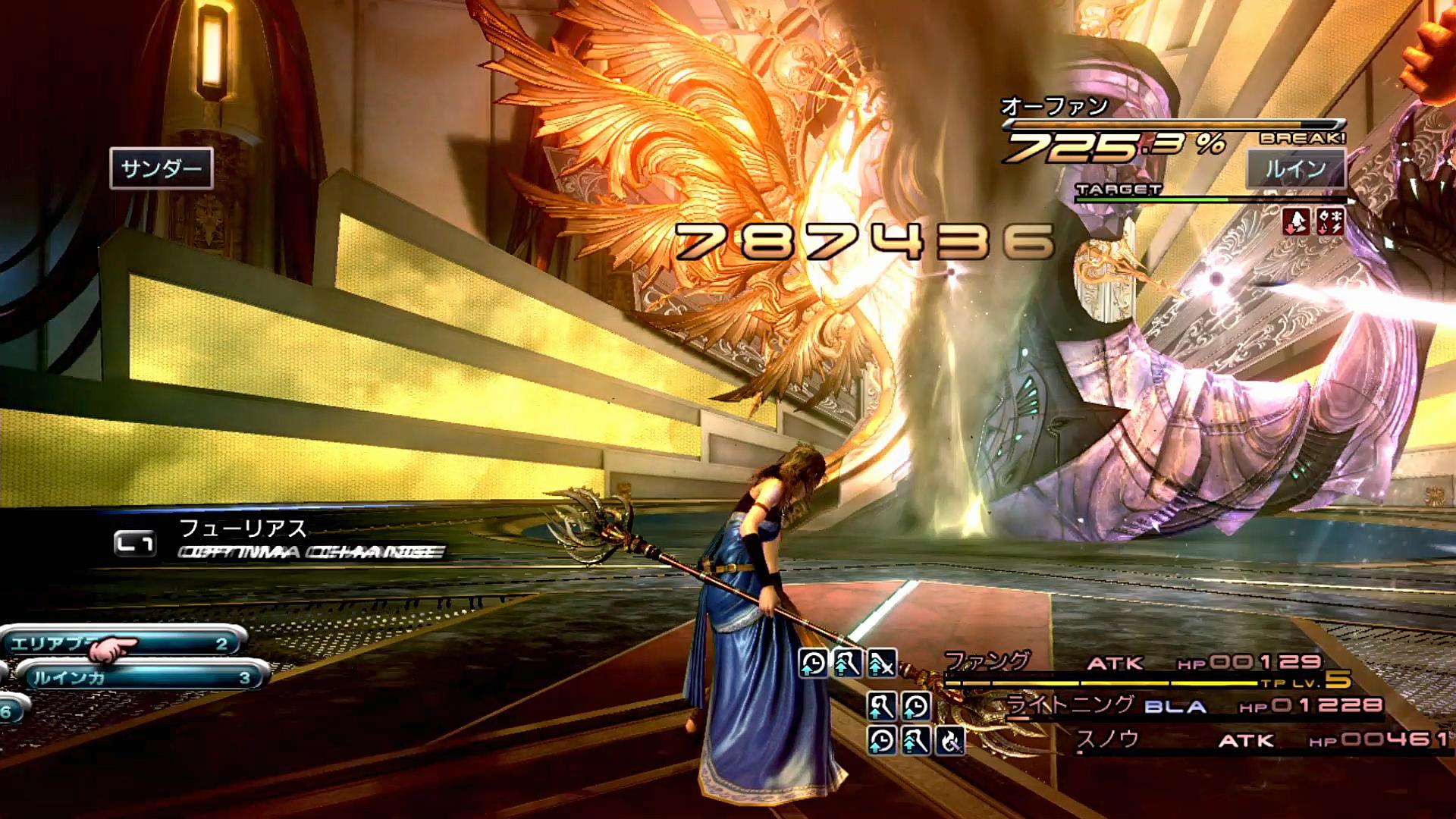The width and height of the screenshot is (1456, 819).
Task: Click Snow's flame sword Enfire icon
Action: coord(949,740)
